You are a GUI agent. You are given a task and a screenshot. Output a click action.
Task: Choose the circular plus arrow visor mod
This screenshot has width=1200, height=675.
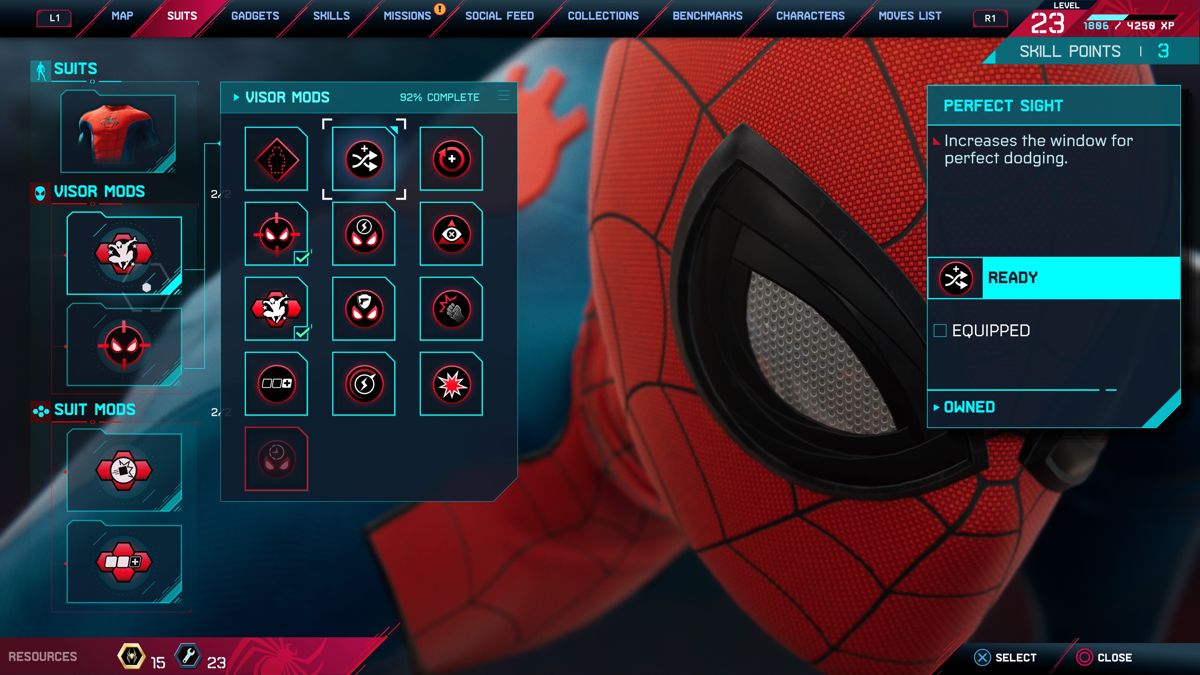click(x=451, y=159)
